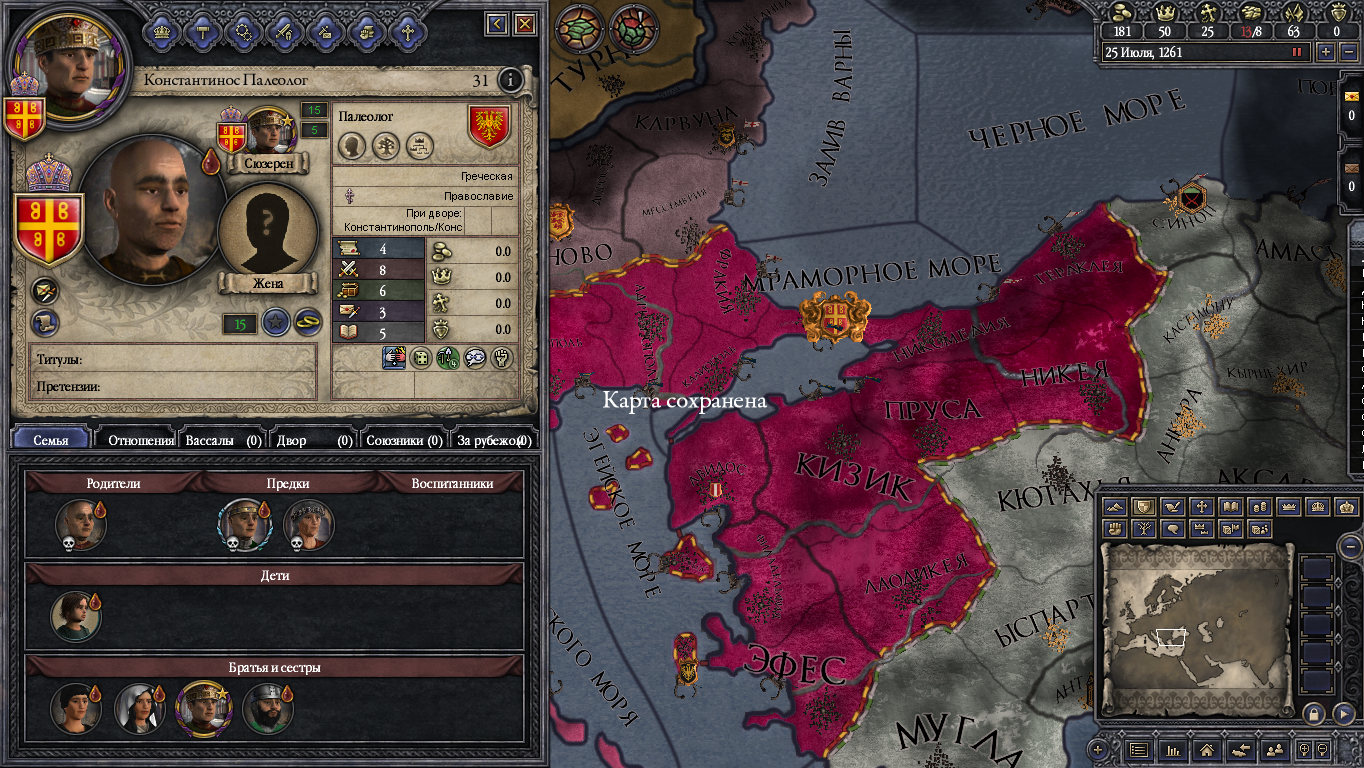Select the child portrait under Дети
Image resolution: width=1364 pixels, height=768 pixels.
point(76,616)
